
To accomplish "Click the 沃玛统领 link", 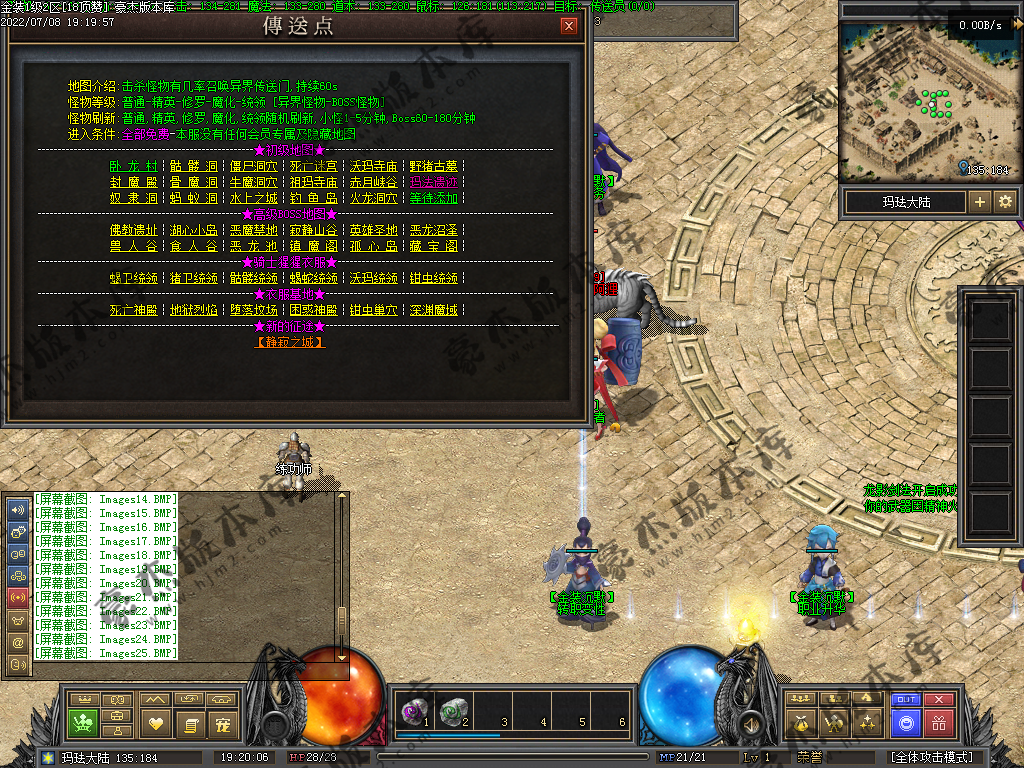I will (373, 278).
